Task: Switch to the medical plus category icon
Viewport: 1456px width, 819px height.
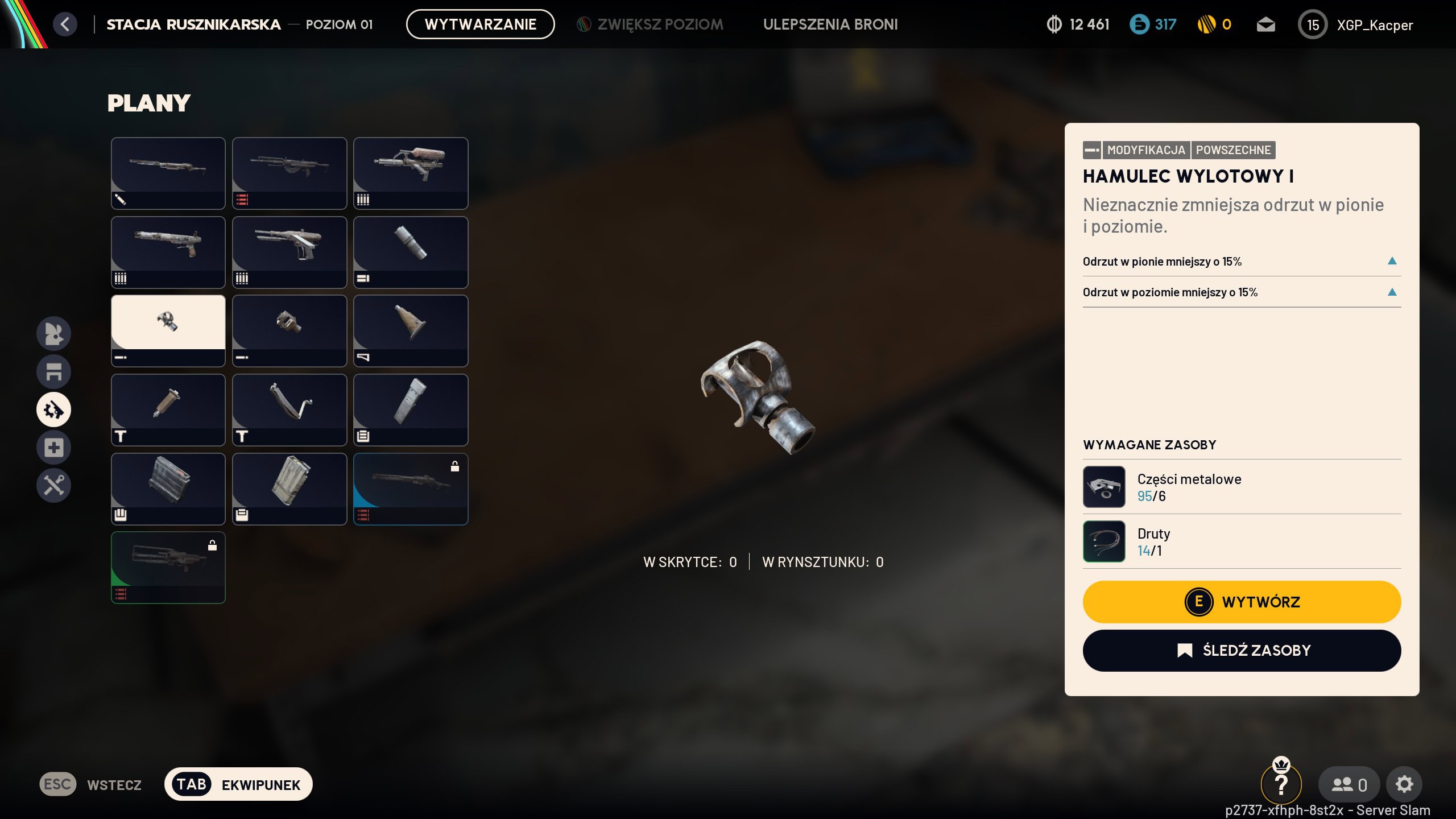Action: [x=54, y=448]
